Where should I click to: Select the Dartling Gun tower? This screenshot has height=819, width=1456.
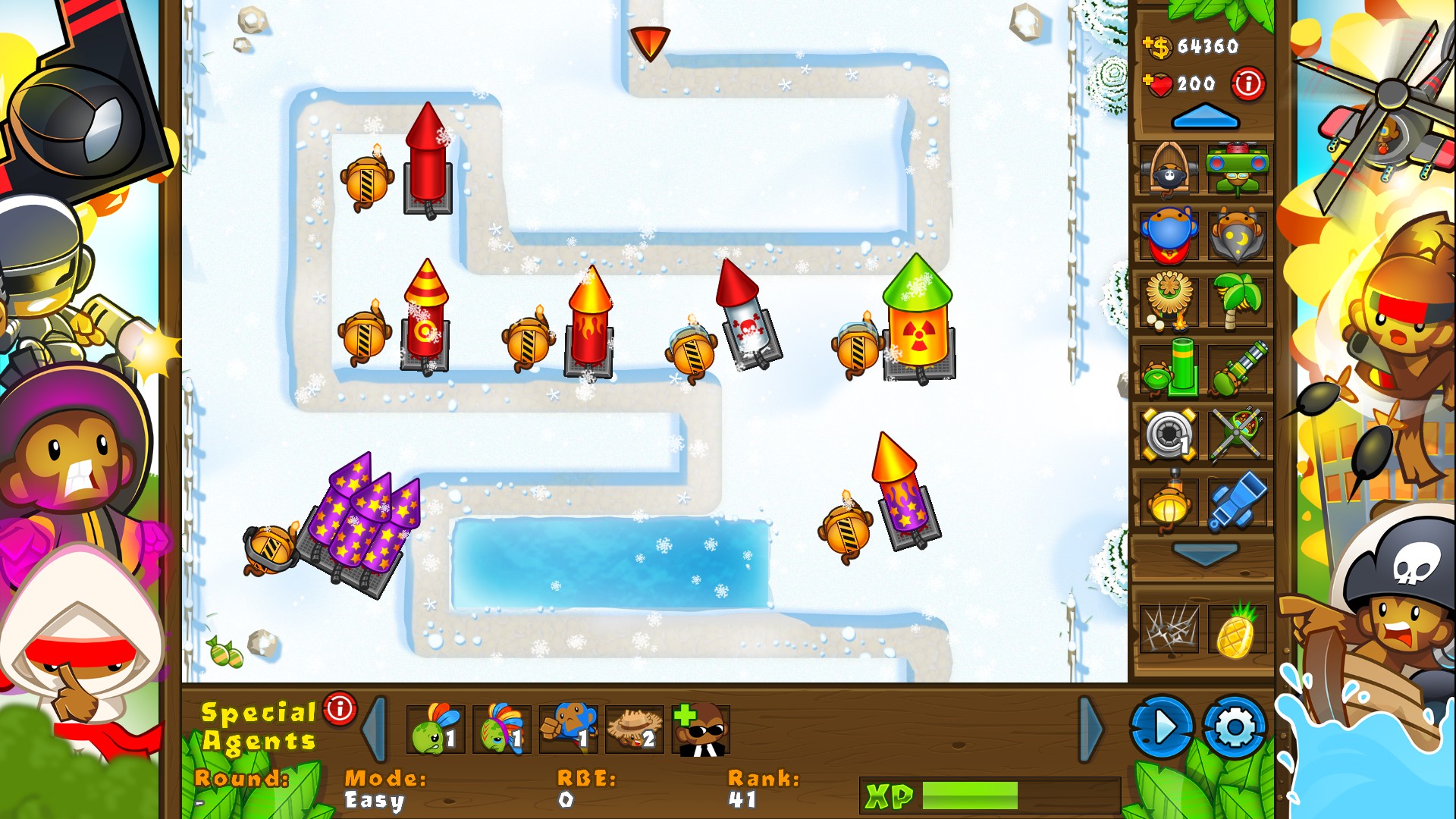[1237, 369]
